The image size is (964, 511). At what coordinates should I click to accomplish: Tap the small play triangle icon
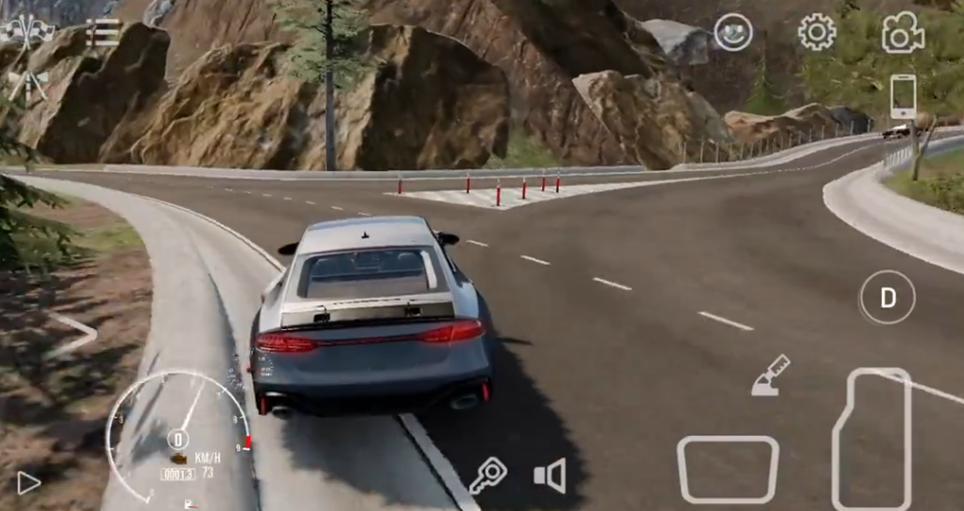coord(28,482)
